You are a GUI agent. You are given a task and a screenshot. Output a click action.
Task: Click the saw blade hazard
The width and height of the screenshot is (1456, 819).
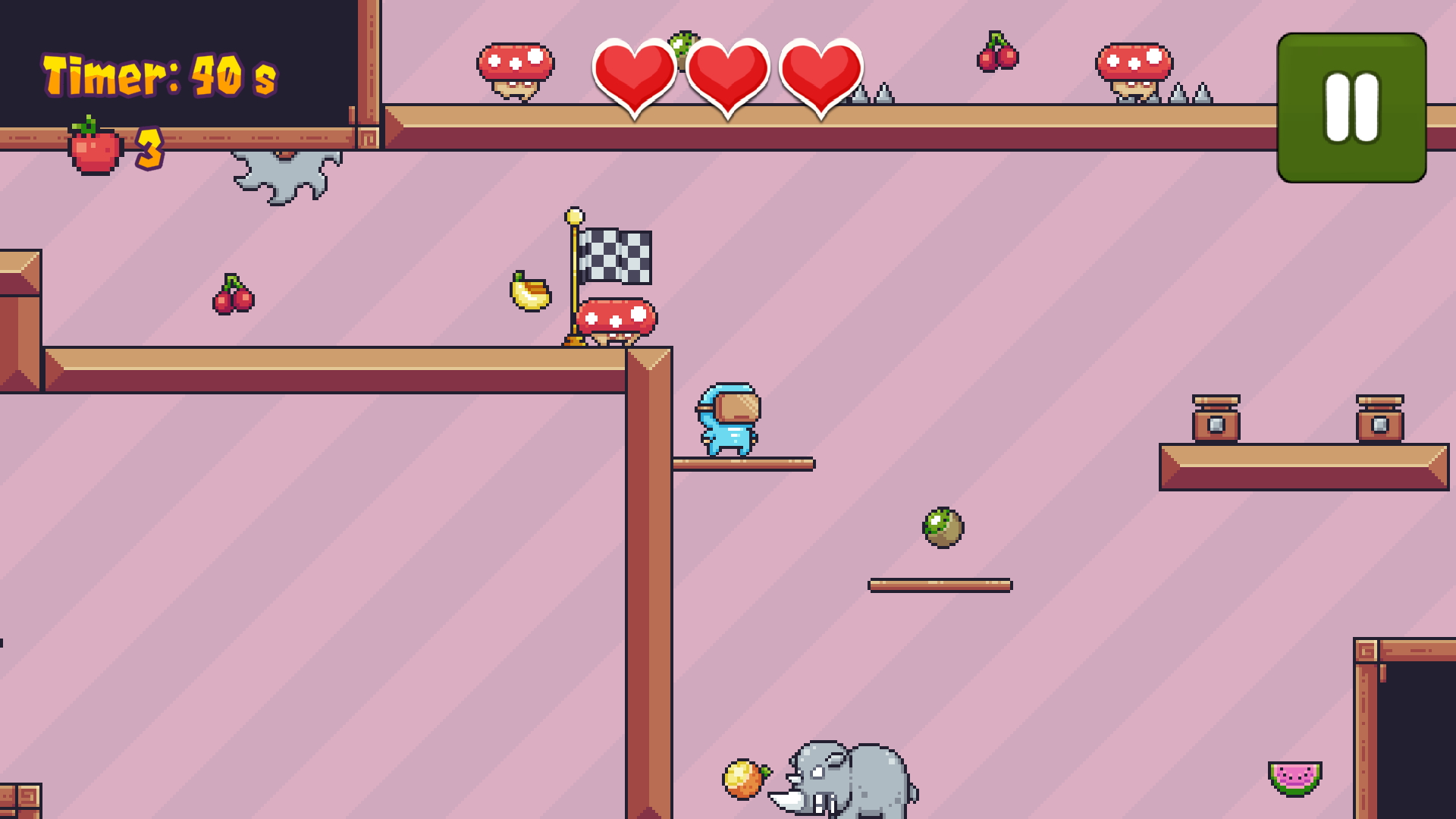click(284, 172)
